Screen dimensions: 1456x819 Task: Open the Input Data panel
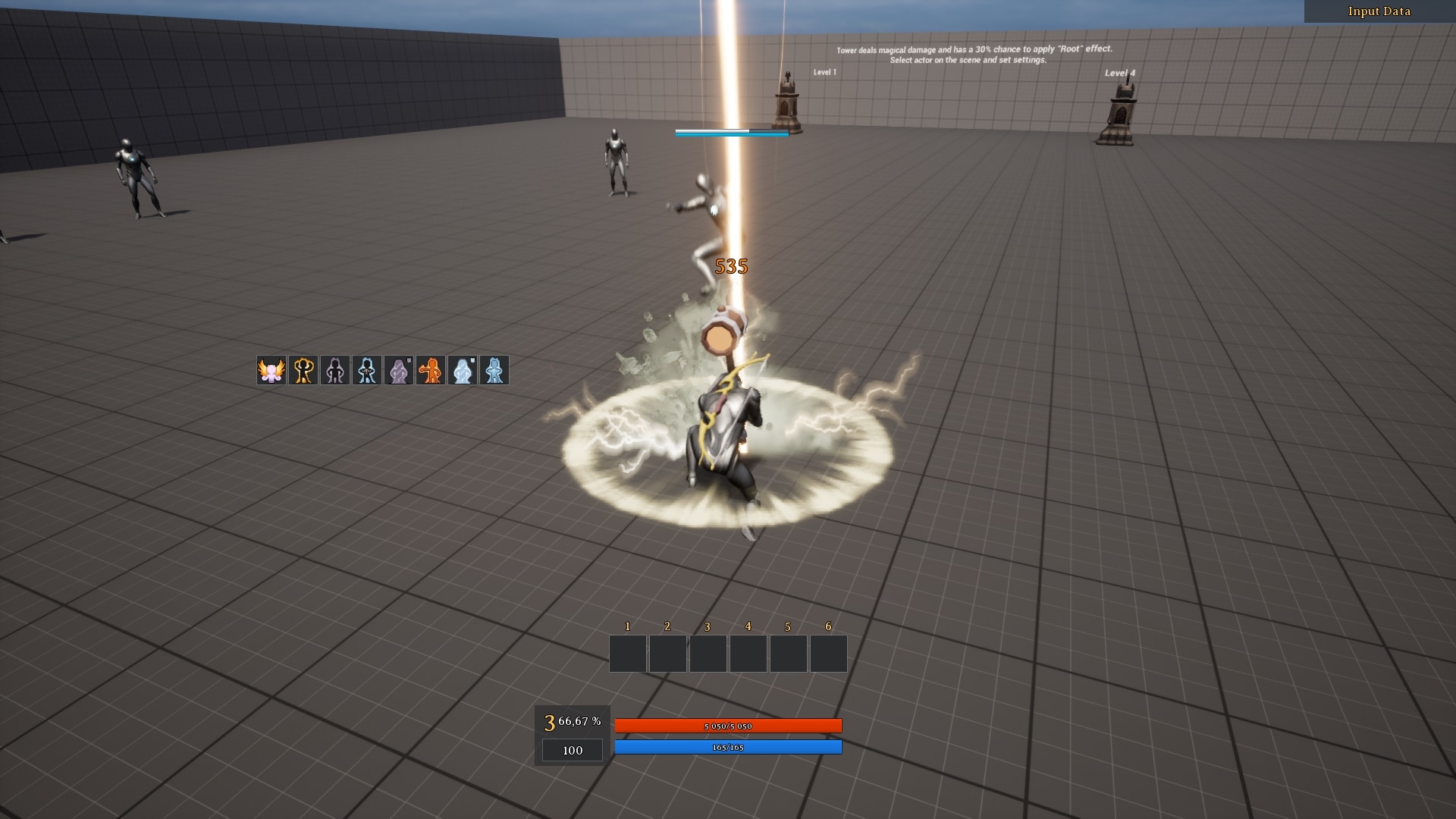(1378, 11)
